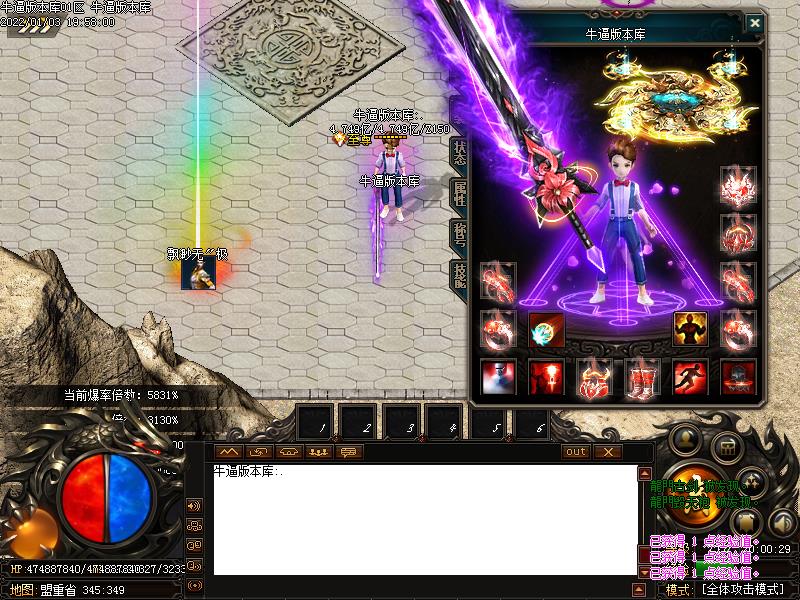Switch to the 状态 tab
800x600 pixels.
(459, 151)
